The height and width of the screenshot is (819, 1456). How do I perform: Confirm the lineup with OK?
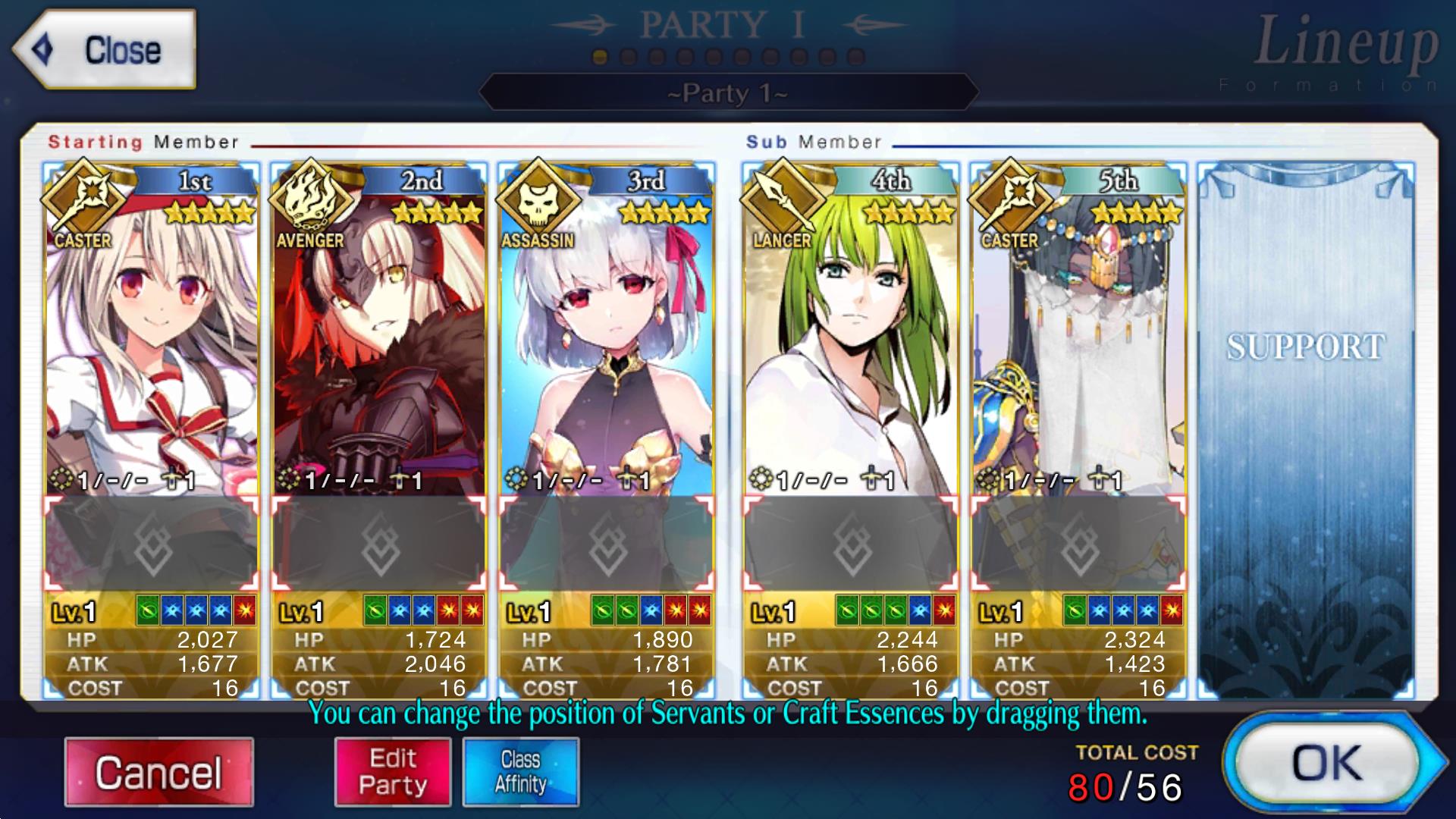click(1327, 763)
